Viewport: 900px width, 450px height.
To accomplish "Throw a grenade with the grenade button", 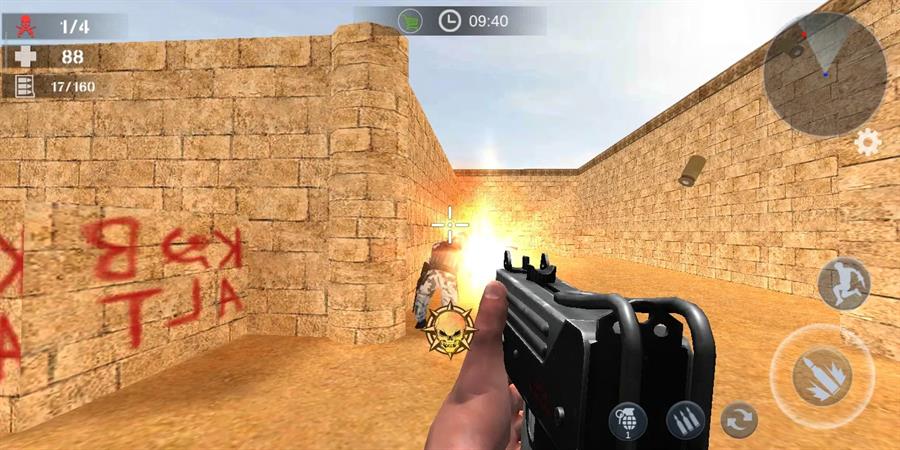I will (x=628, y=419).
